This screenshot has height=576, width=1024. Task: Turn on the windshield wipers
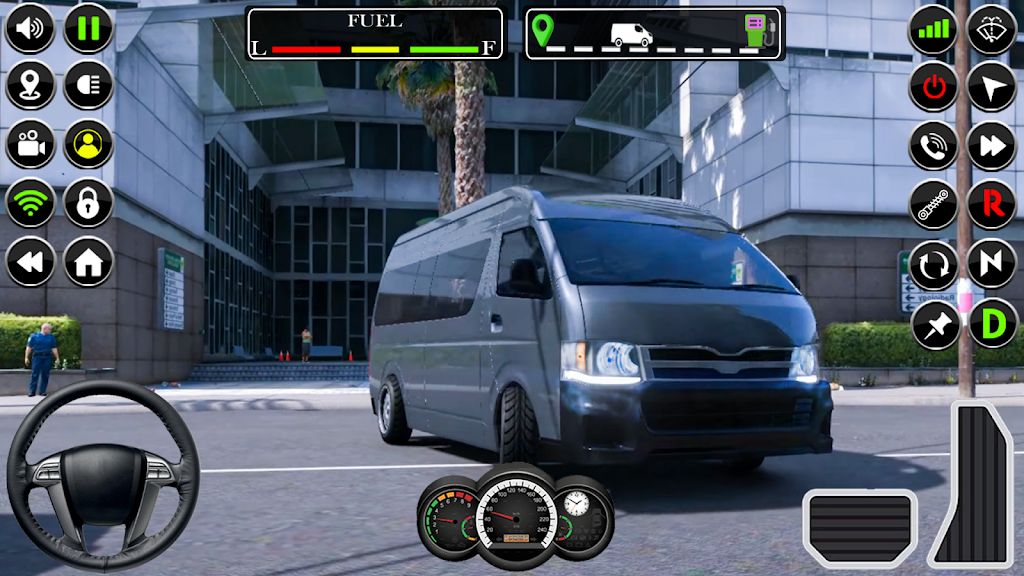click(992, 30)
